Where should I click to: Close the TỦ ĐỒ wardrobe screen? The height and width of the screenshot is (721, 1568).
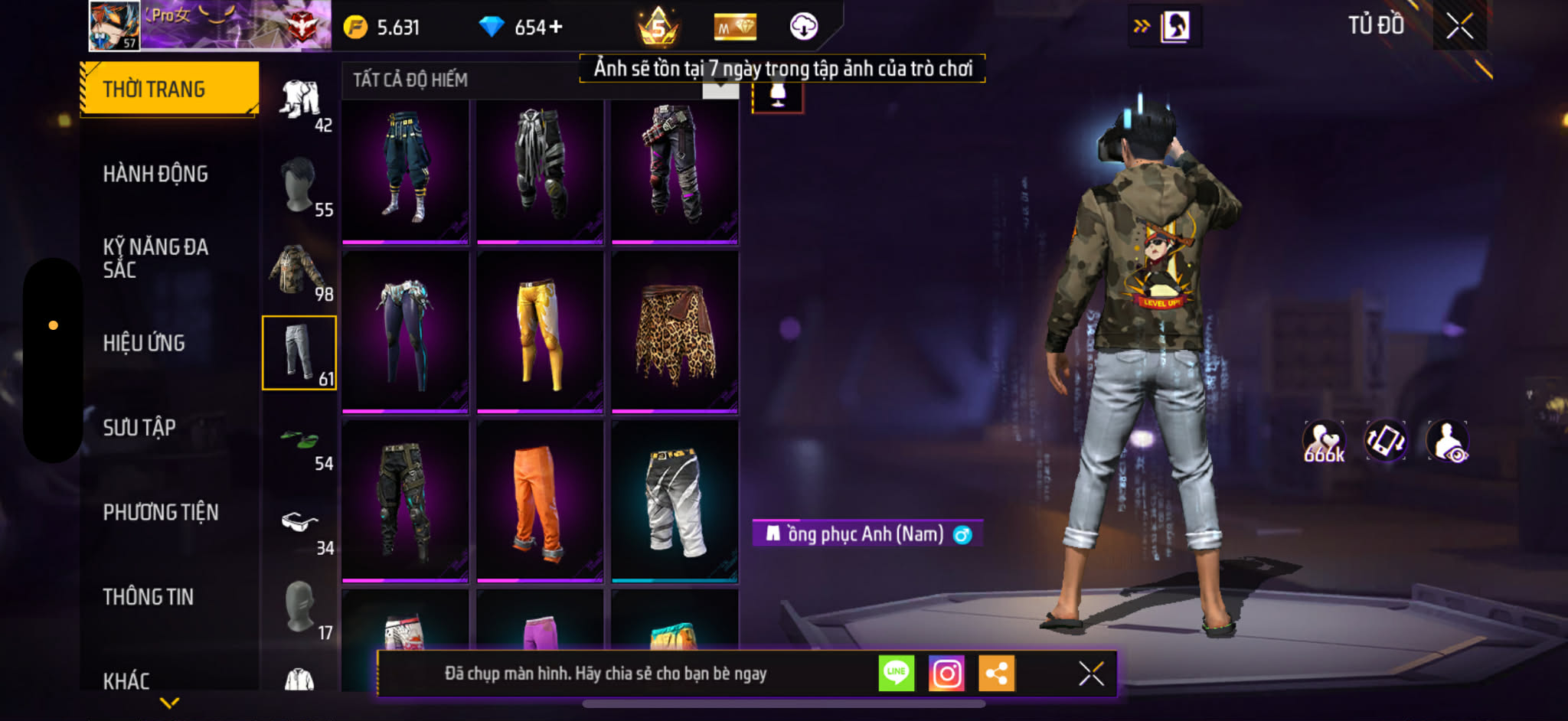pos(1459,27)
